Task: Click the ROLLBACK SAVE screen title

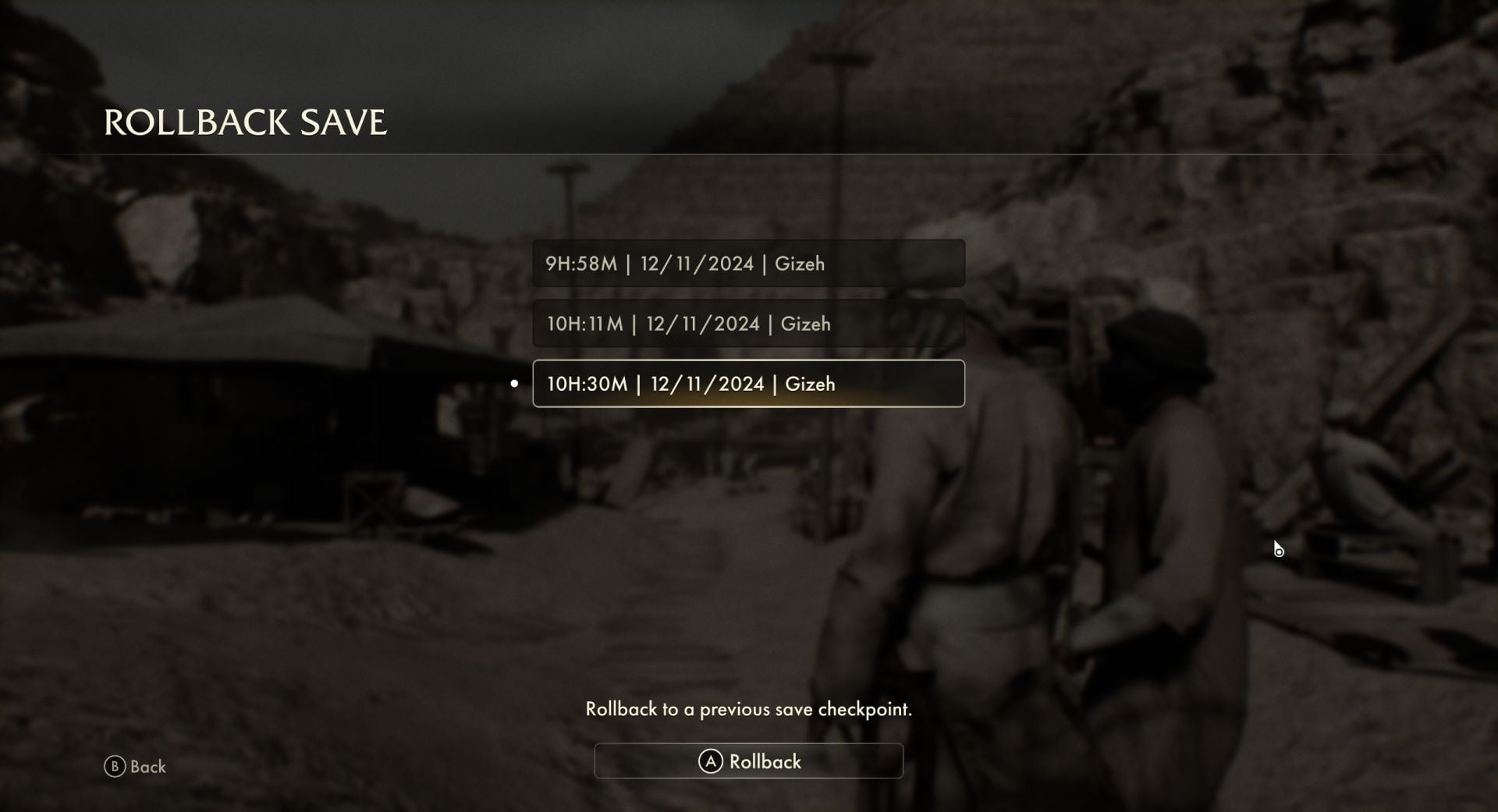Action: click(x=246, y=122)
